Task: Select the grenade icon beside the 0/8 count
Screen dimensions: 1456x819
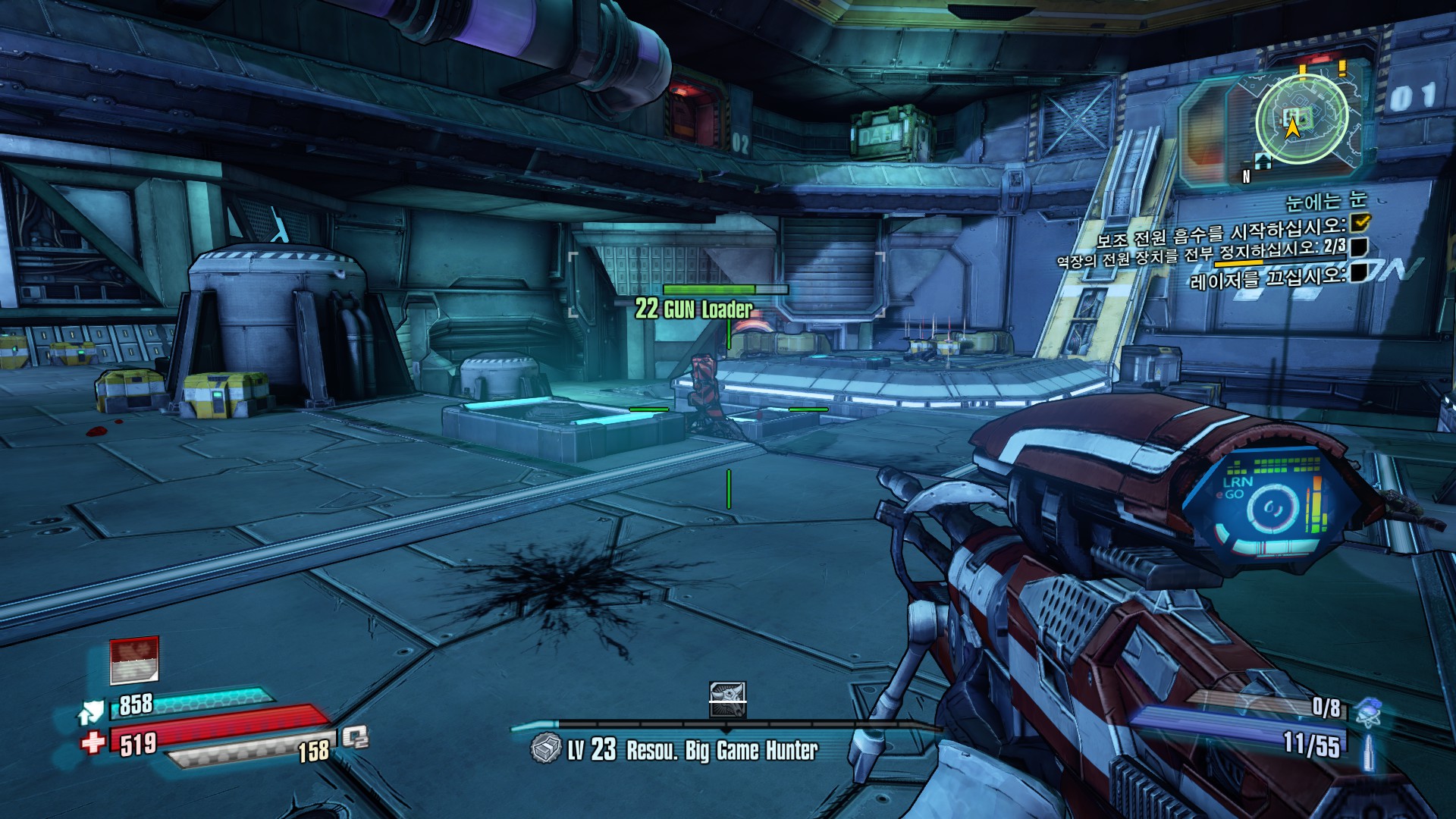Action: (1368, 711)
